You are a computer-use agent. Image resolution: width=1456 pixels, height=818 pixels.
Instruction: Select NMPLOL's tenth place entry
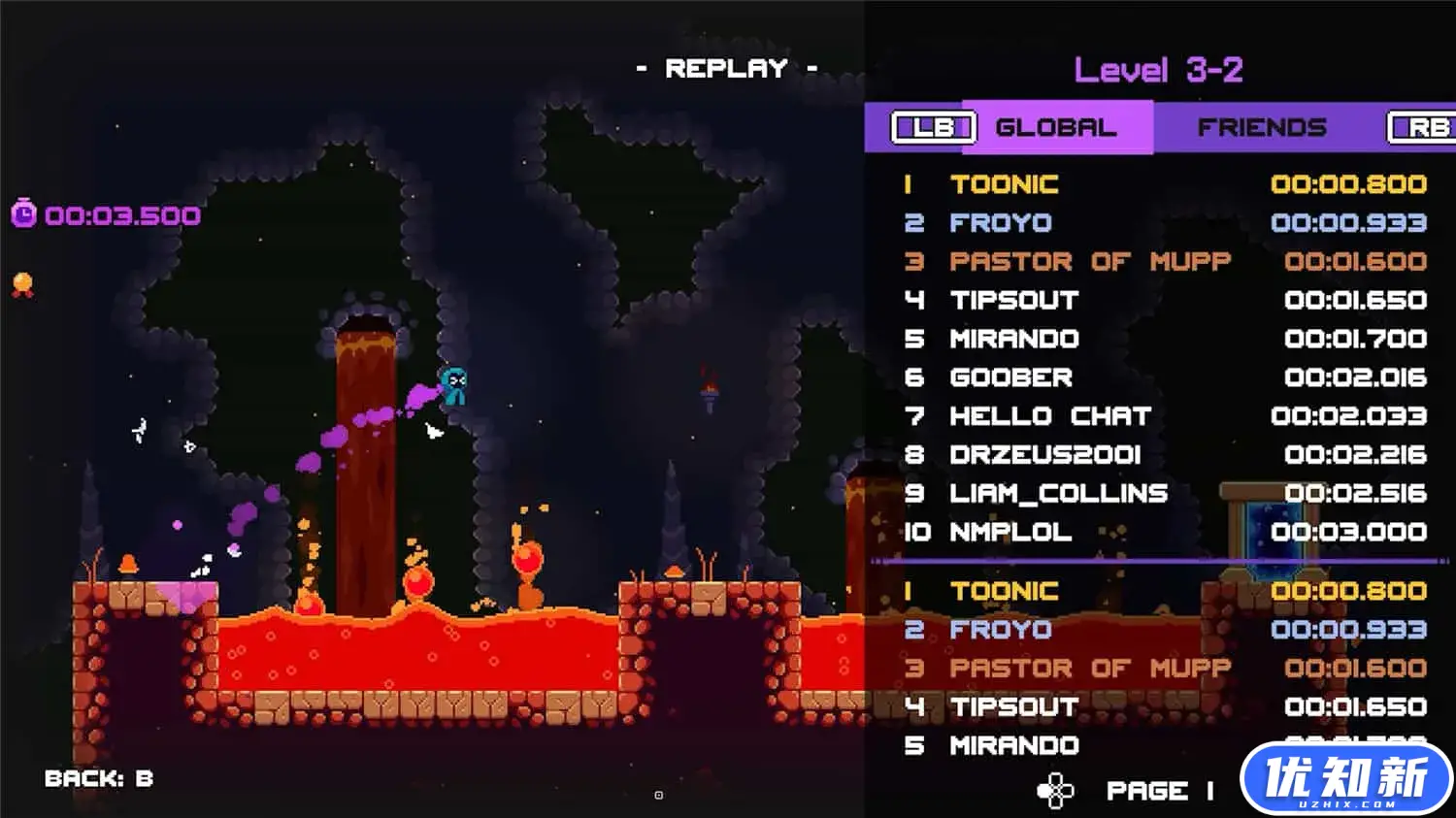pos(1164,532)
